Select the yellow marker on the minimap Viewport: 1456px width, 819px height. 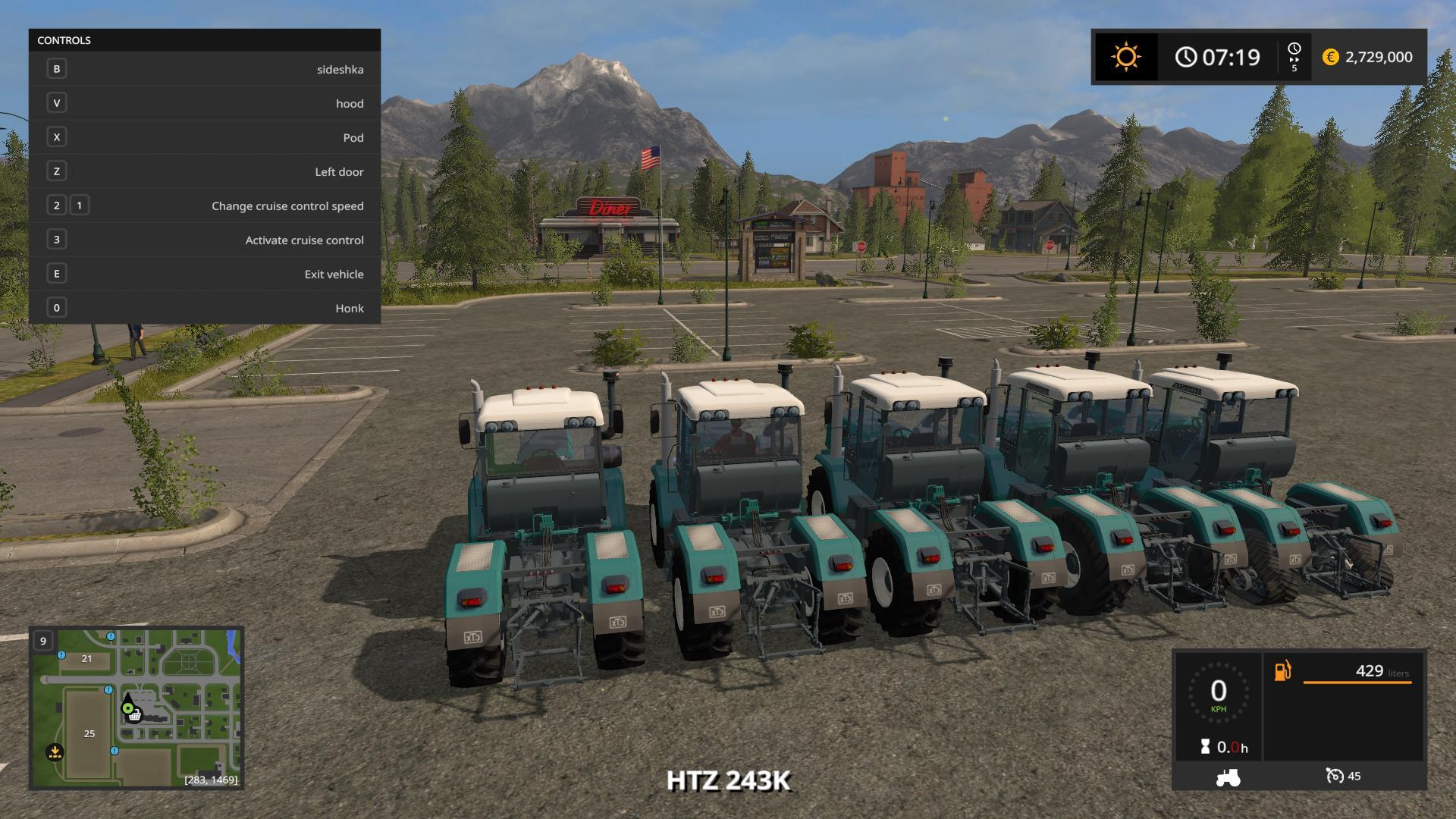coord(55,752)
